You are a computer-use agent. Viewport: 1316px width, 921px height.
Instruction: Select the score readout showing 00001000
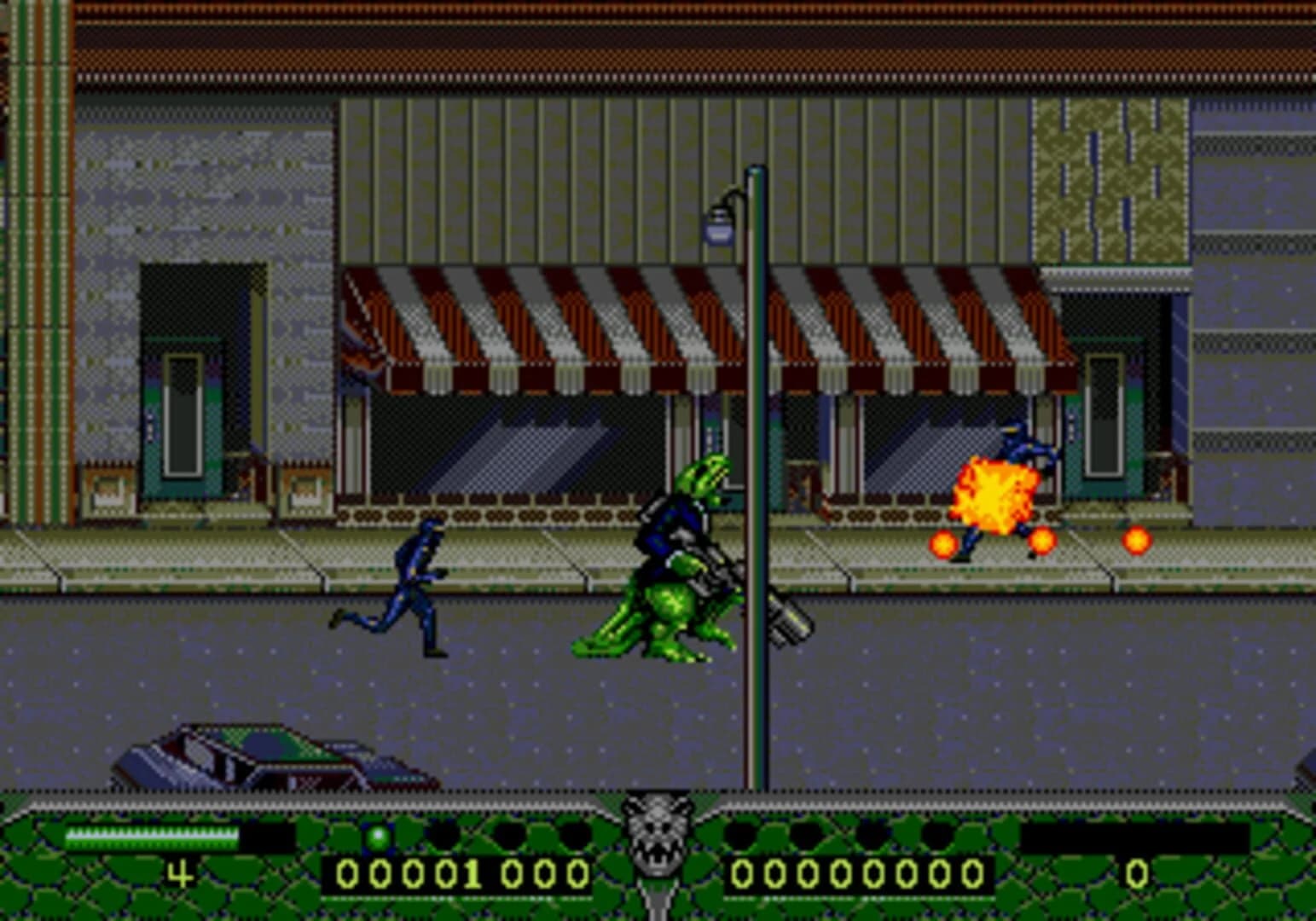click(x=461, y=874)
